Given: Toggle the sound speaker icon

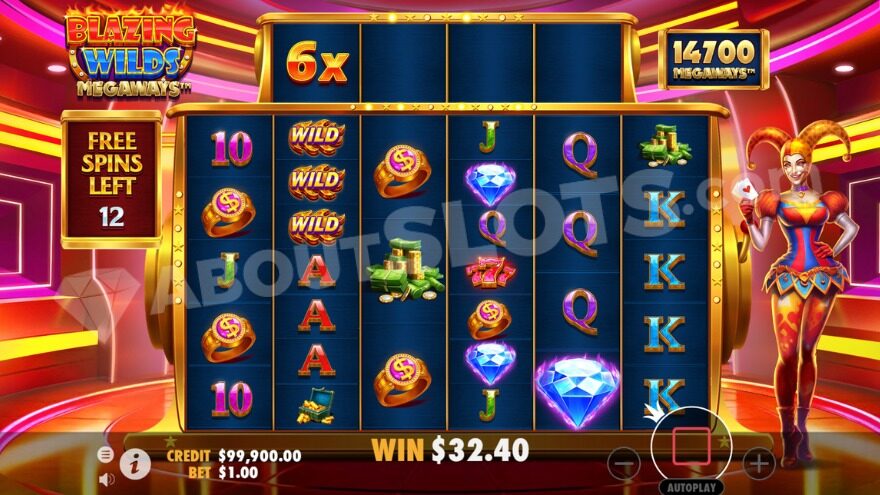Looking at the screenshot, I should [x=106, y=478].
